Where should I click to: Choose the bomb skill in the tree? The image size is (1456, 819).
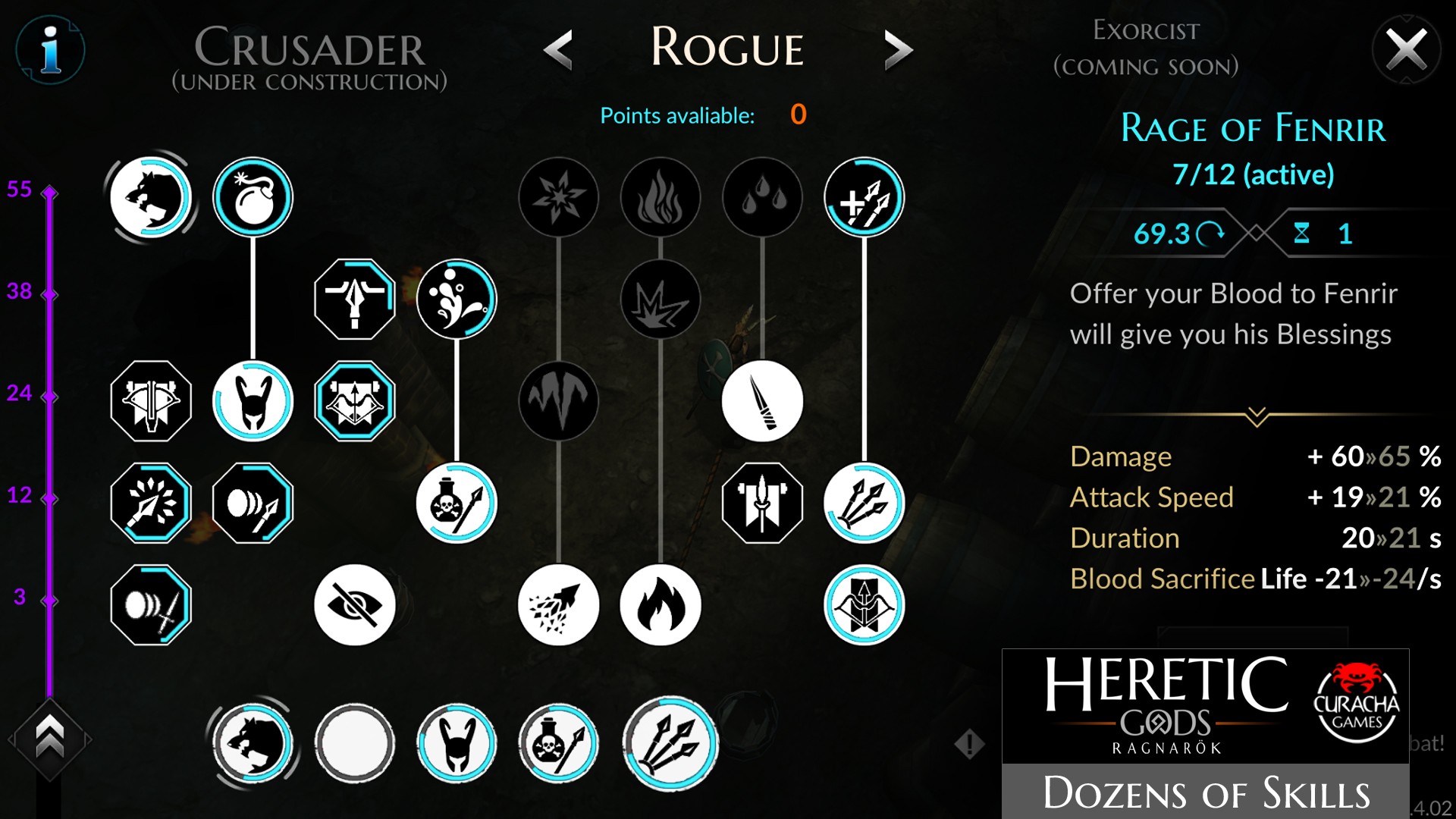point(253,197)
